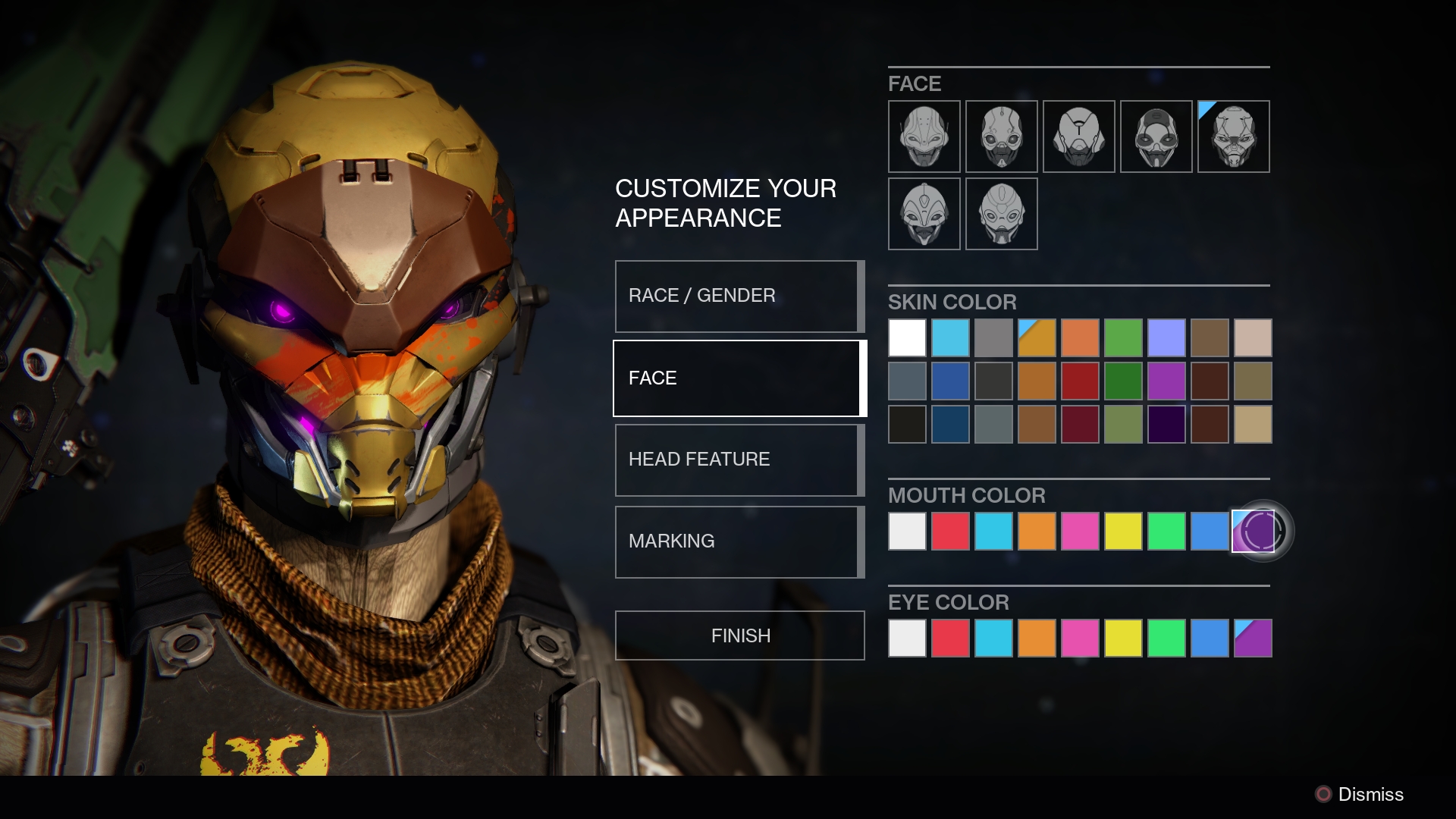
Task: Open the HEAD FEATURE section
Action: (x=738, y=460)
